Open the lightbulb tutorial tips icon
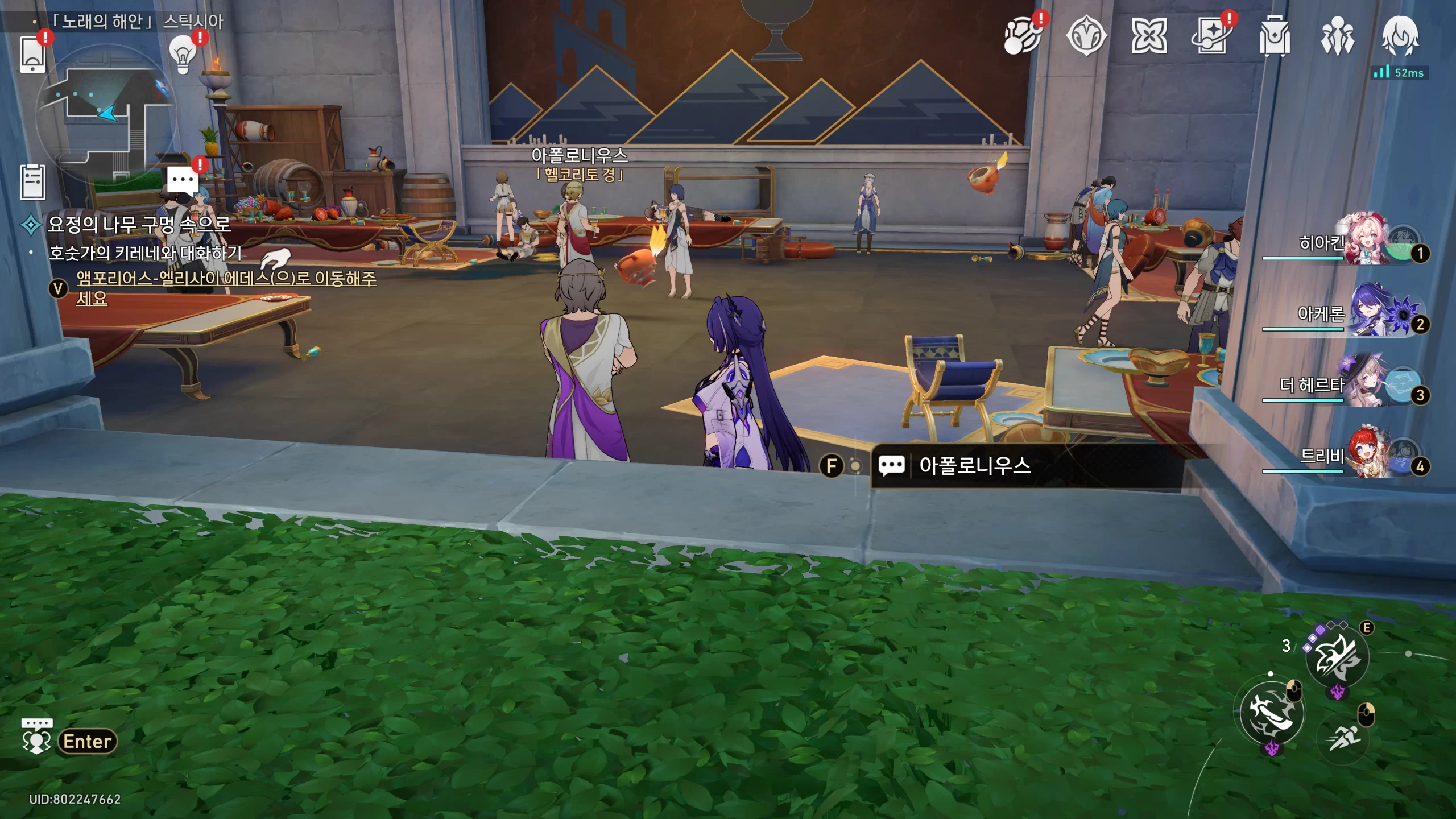Viewport: 1456px width, 819px height. tap(183, 54)
